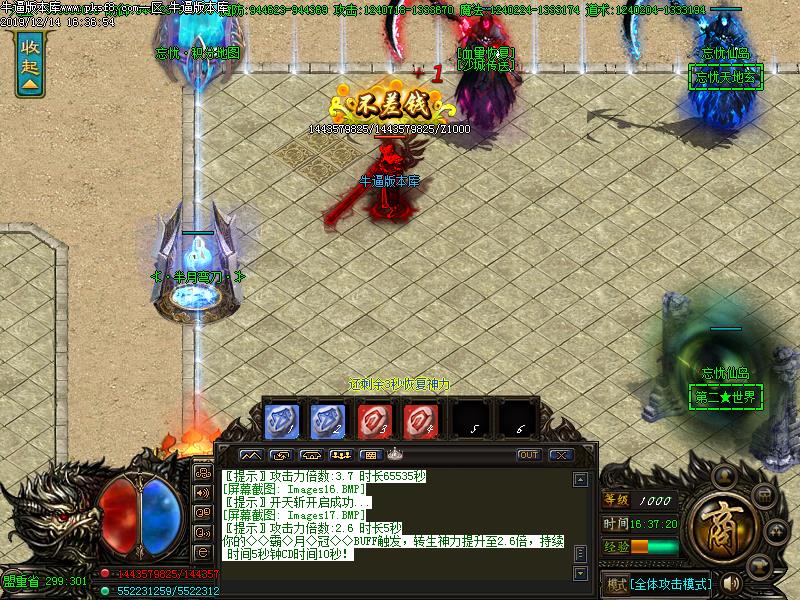
Task: Click the 忘忧天地玄 teleport label
Action: tap(727, 77)
